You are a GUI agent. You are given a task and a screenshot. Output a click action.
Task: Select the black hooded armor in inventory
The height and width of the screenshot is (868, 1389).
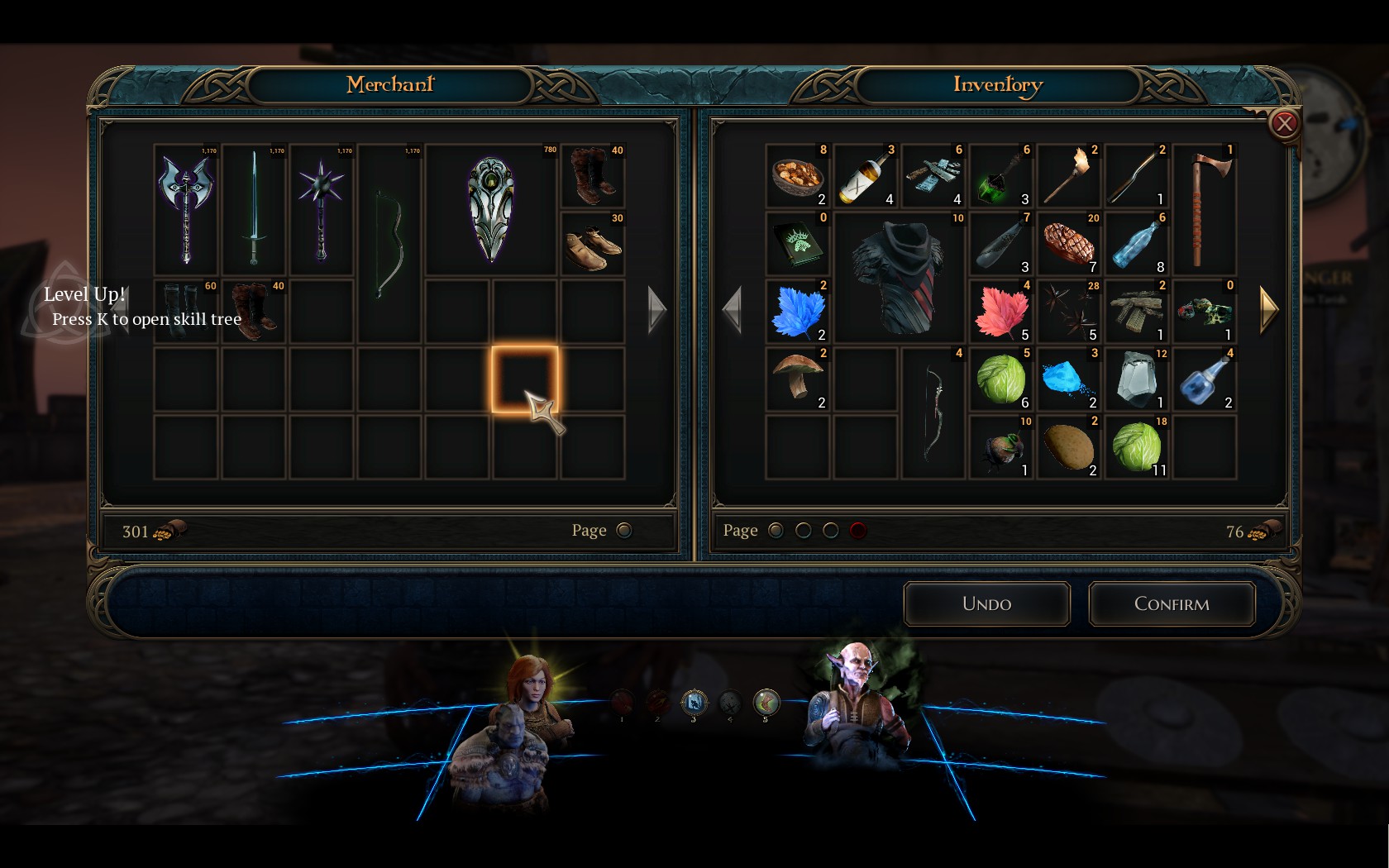(900, 276)
